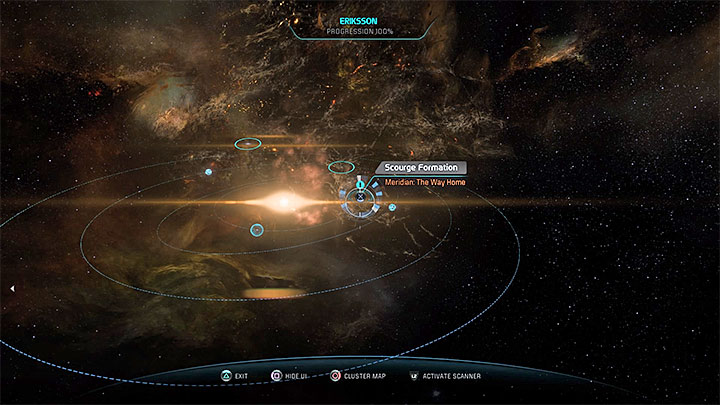The width and height of the screenshot is (720, 405).
Task: Select the oval anomaly marker nearest the Scourge label
Action: 341,166
